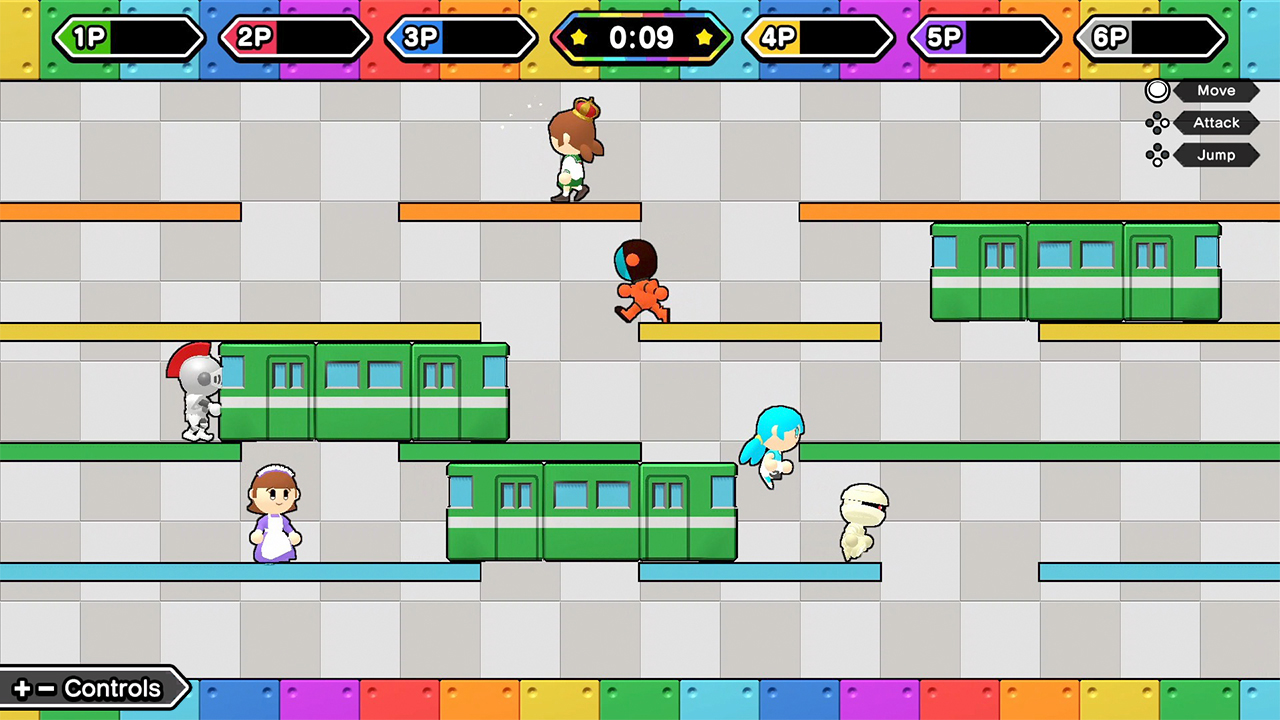Select the 3P player badge
Screen dimensions: 1280x720
click(461, 38)
